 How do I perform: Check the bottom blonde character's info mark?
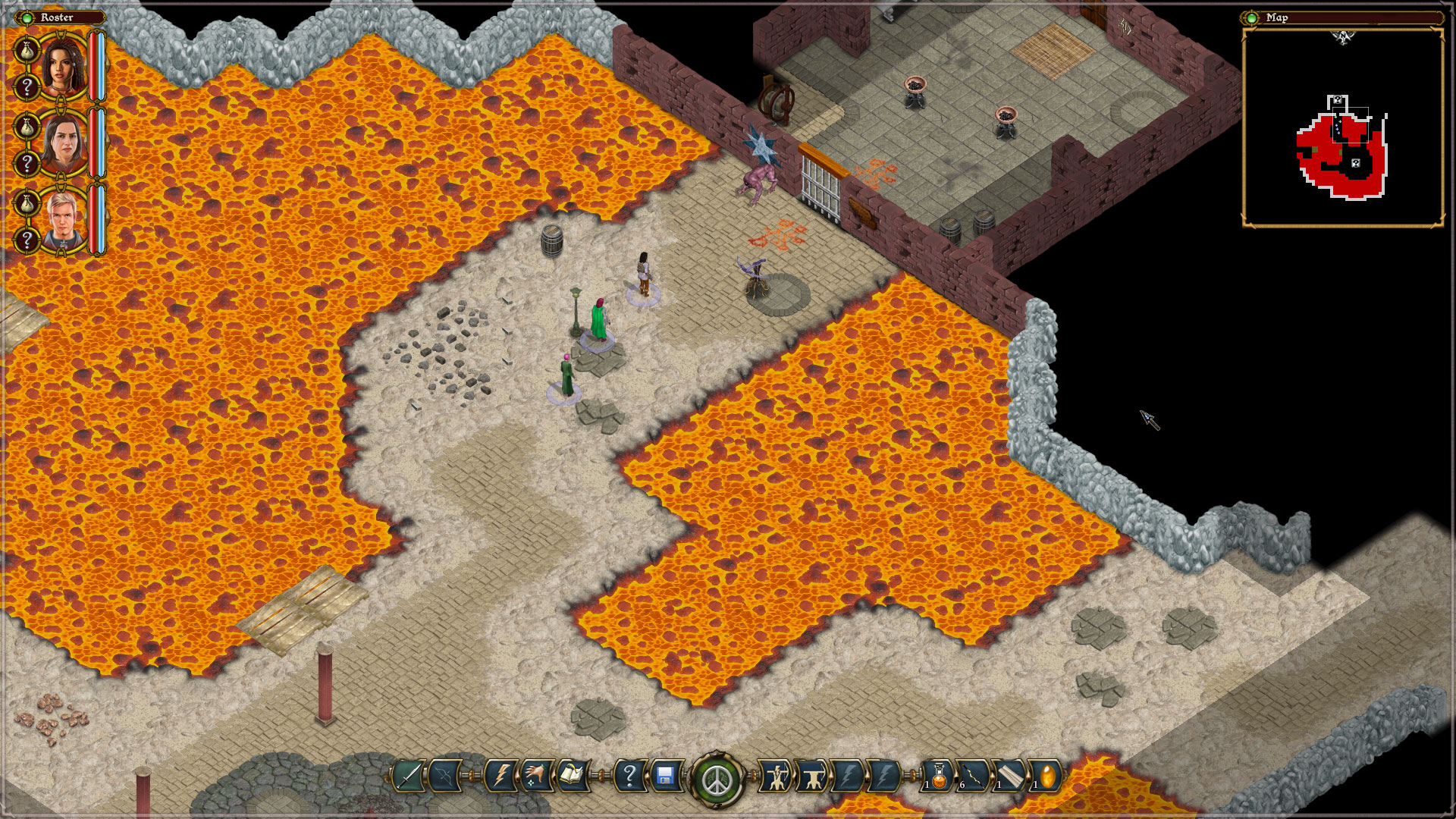point(27,239)
